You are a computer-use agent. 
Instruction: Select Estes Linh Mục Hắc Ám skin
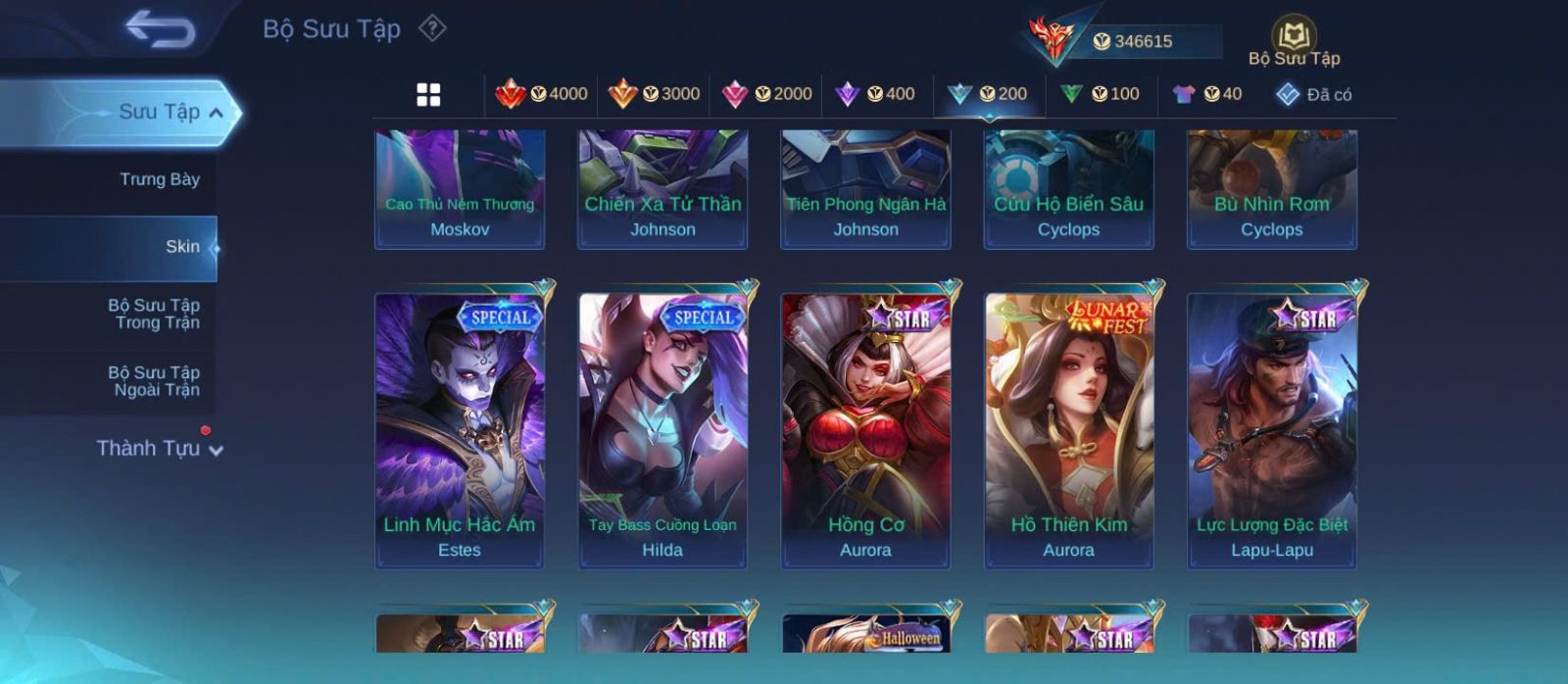[460, 429]
